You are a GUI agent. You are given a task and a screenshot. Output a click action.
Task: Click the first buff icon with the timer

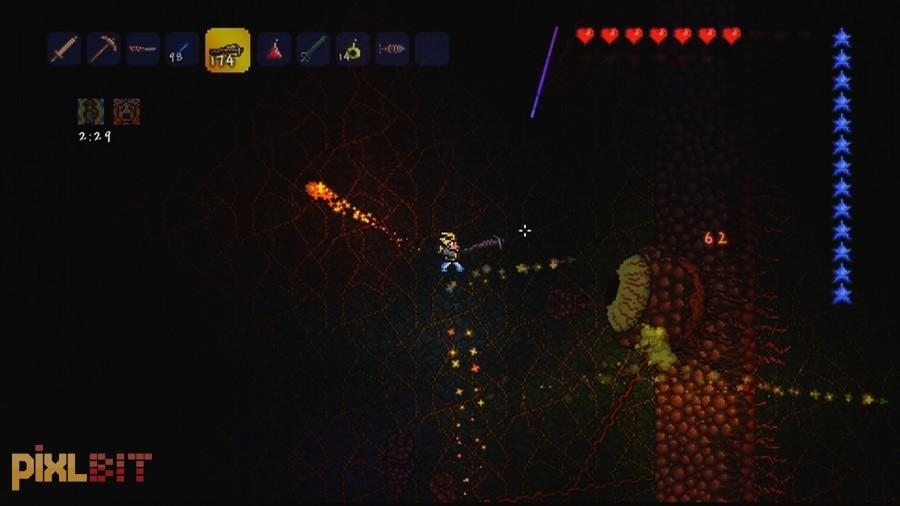(90, 110)
